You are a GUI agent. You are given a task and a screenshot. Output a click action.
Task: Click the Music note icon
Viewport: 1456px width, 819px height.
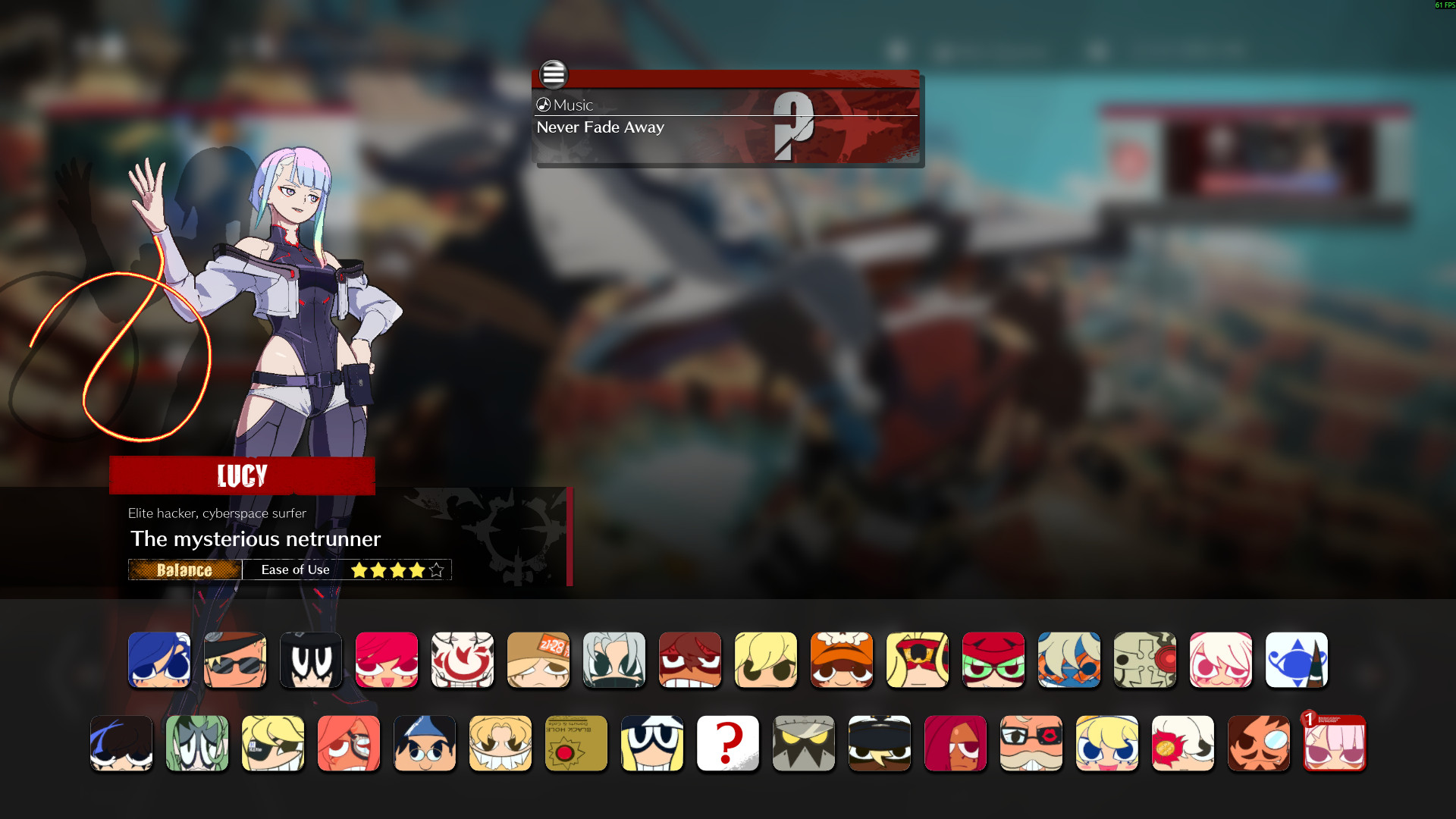pos(543,105)
